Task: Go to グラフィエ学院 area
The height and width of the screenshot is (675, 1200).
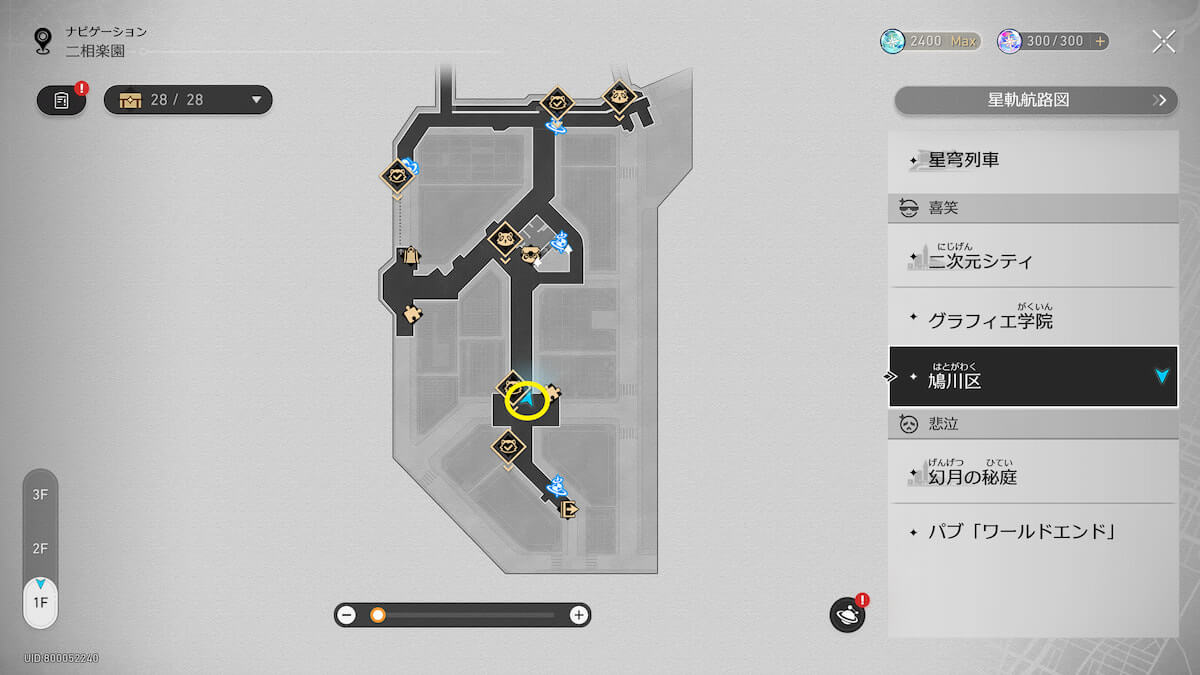Action: pos(1033,321)
